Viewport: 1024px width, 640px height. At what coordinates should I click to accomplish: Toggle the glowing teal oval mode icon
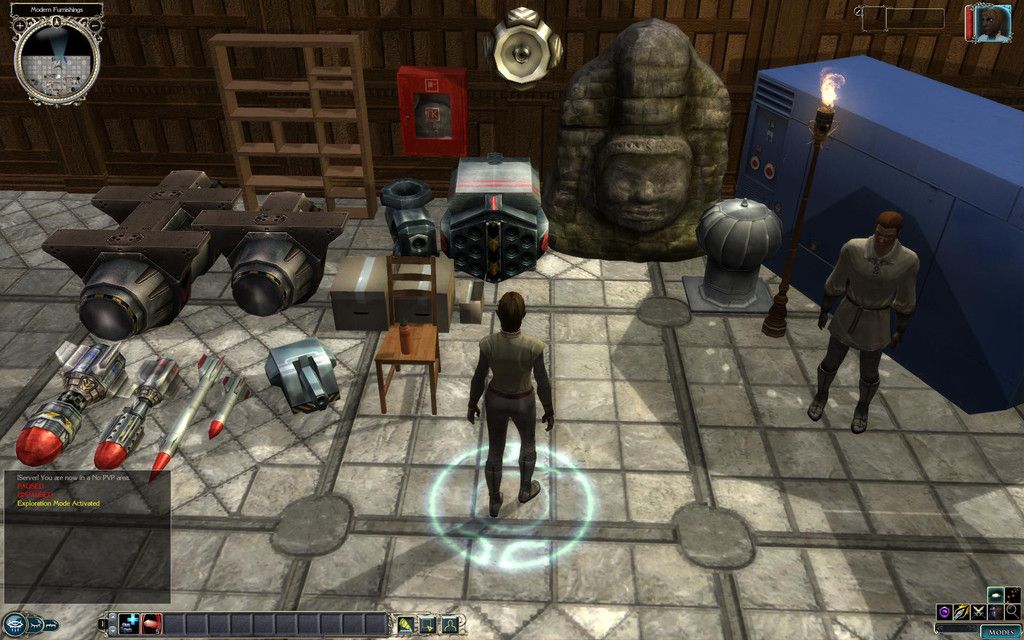point(996,594)
